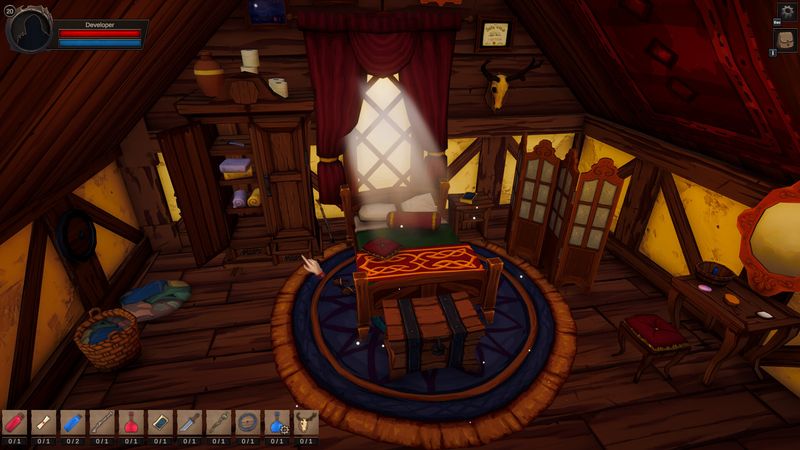Select the blue vial hotbar slot
The image size is (800, 450).
pyautogui.click(x=72, y=422)
